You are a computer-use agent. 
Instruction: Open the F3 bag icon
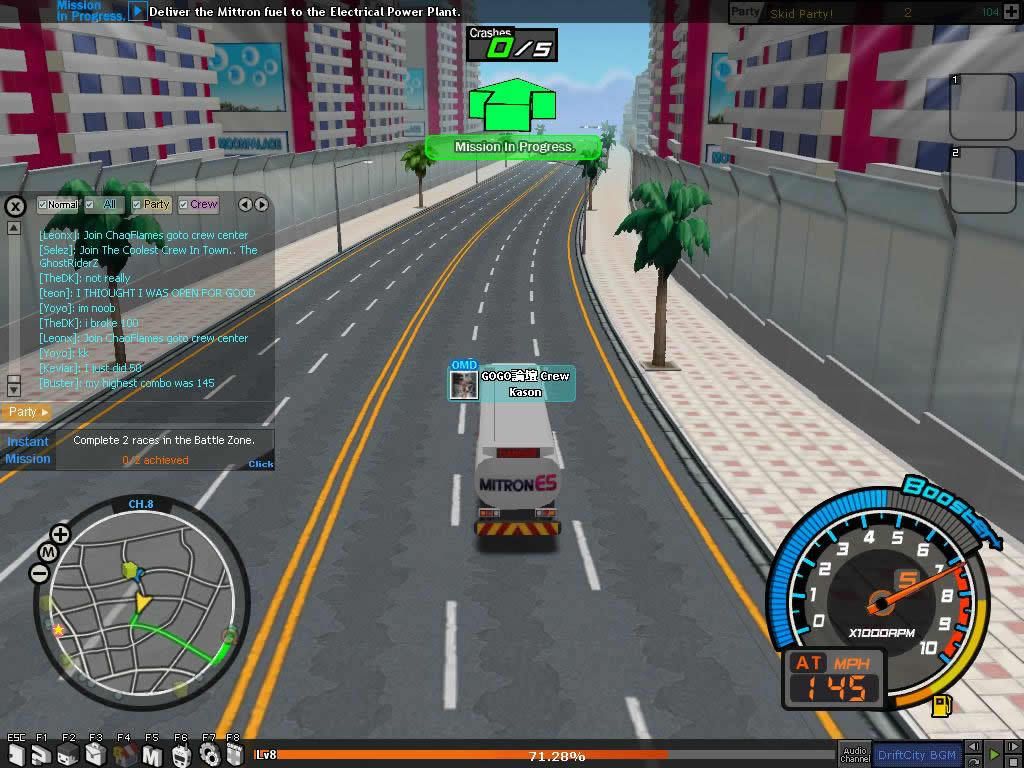click(96, 755)
